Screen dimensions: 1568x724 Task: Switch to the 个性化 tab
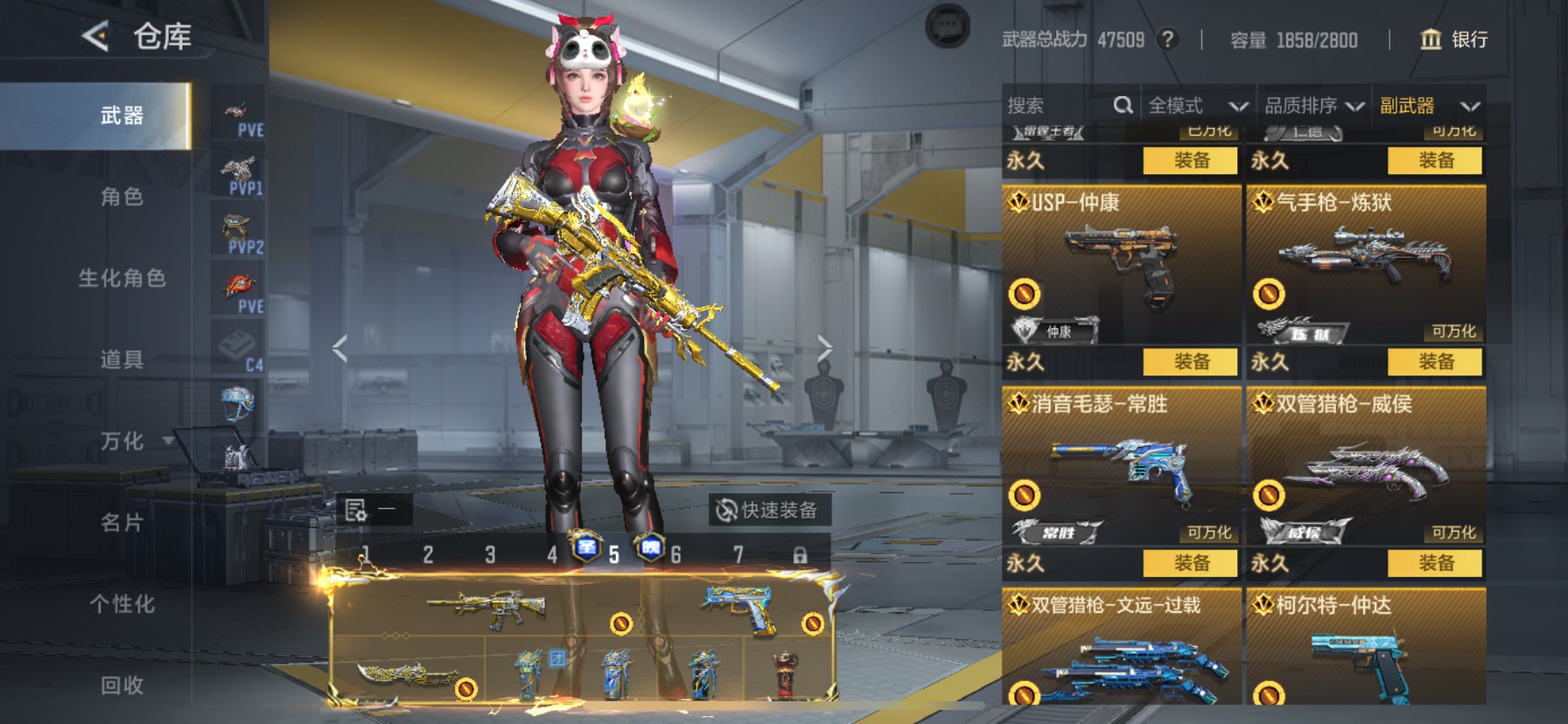pos(122,604)
